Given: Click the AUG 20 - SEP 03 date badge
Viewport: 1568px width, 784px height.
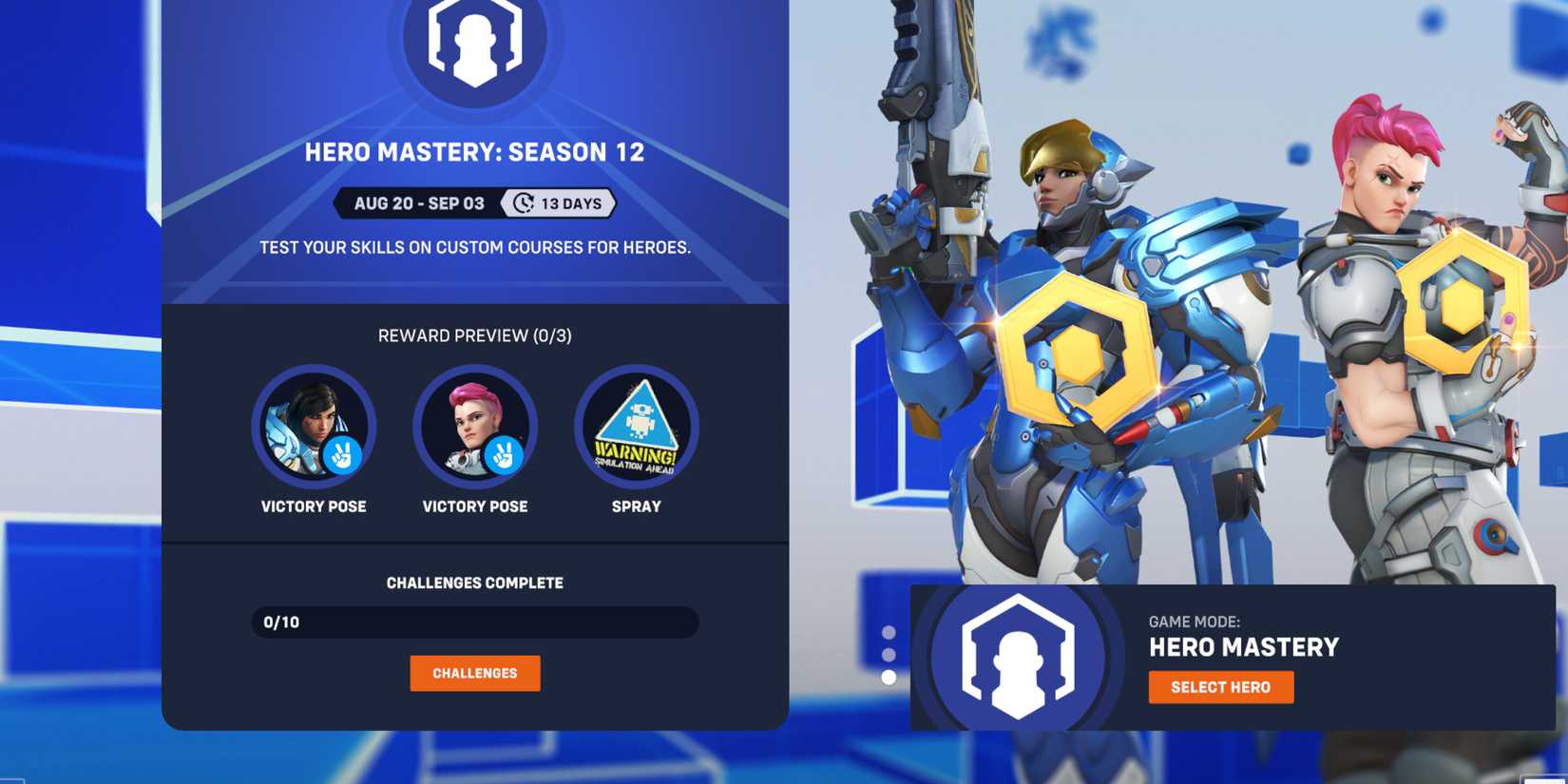Looking at the screenshot, I should (x=418, y=202).
